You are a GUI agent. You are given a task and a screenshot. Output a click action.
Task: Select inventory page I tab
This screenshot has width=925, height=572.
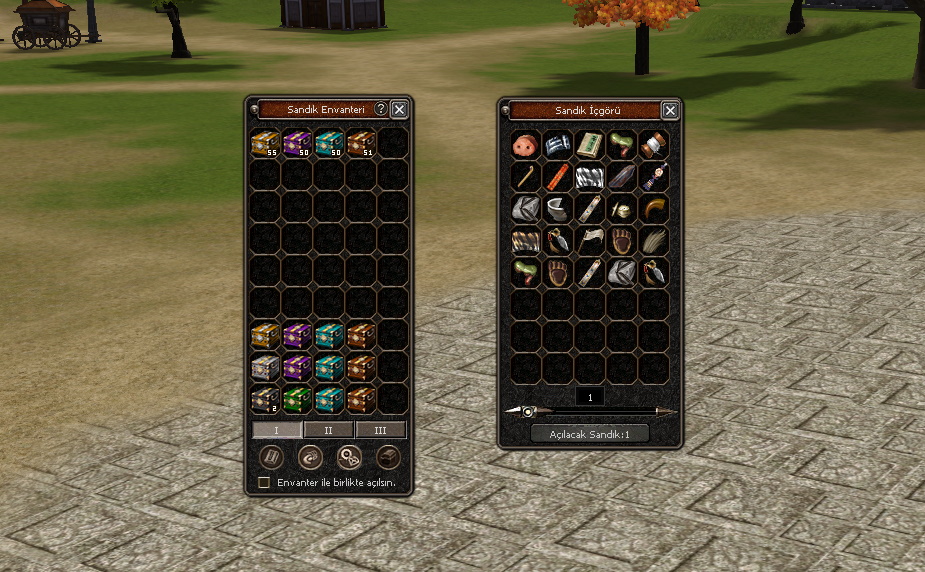(277, 430)
